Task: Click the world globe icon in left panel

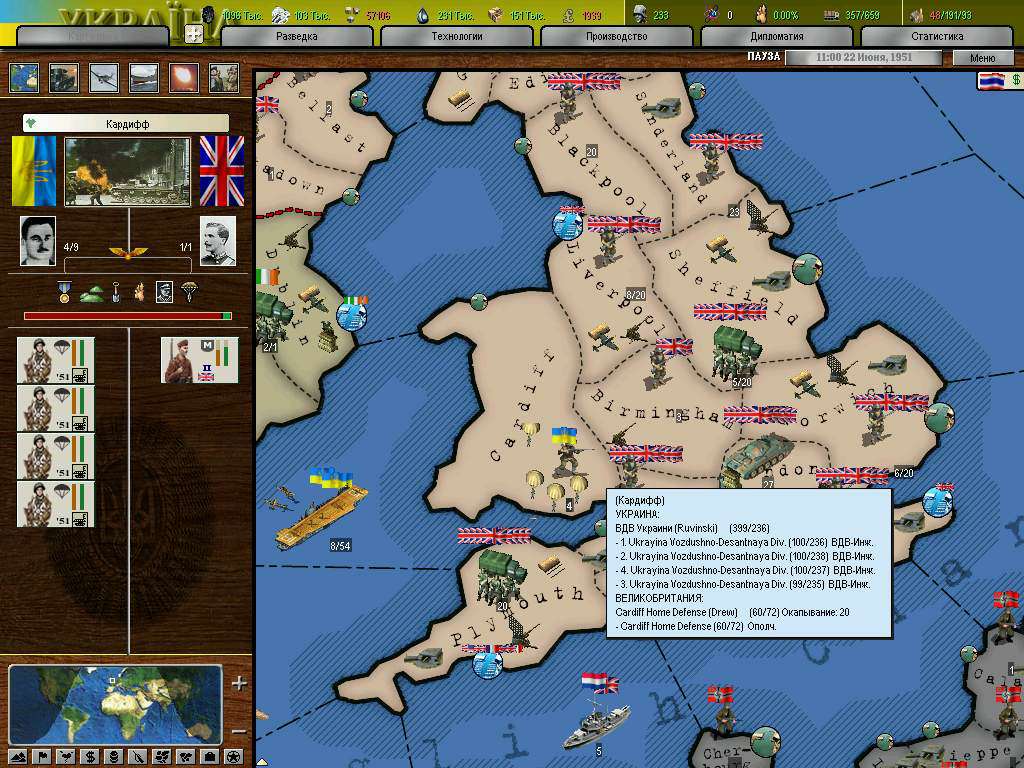Action: tap(24, 78)
